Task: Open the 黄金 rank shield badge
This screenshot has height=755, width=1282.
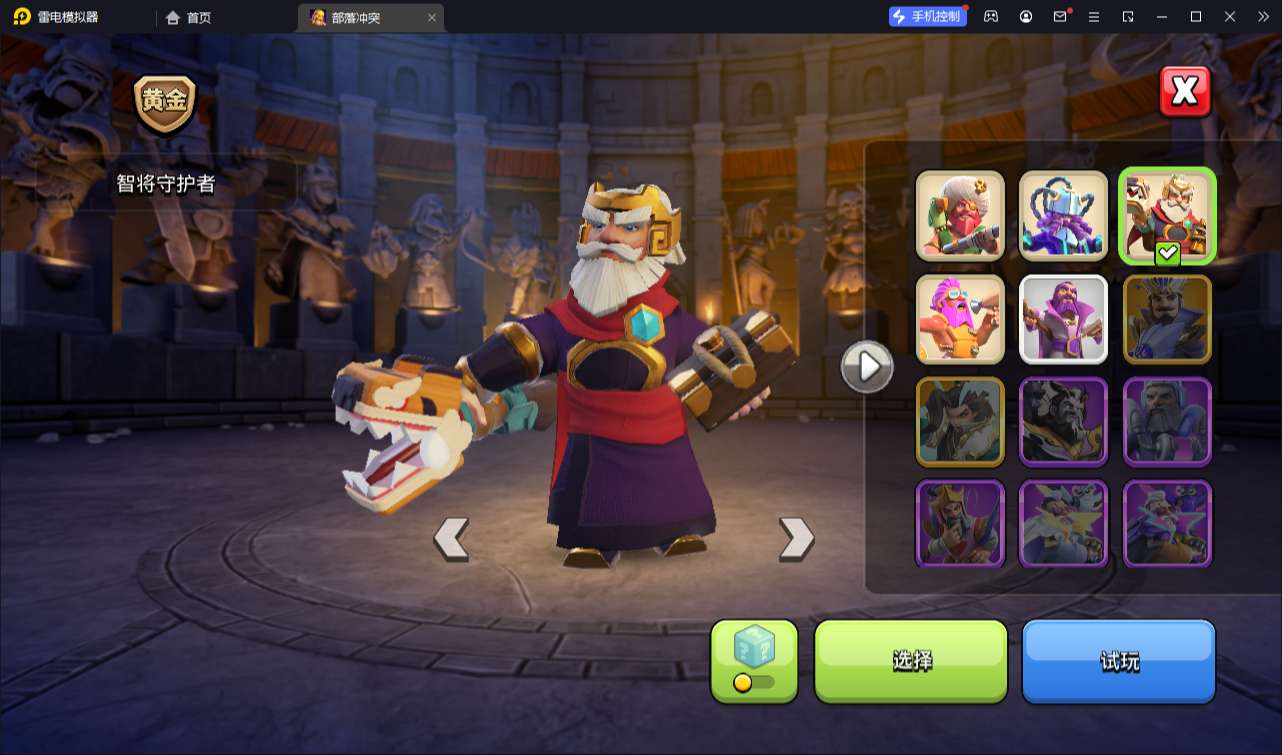Action: point(165,104)
